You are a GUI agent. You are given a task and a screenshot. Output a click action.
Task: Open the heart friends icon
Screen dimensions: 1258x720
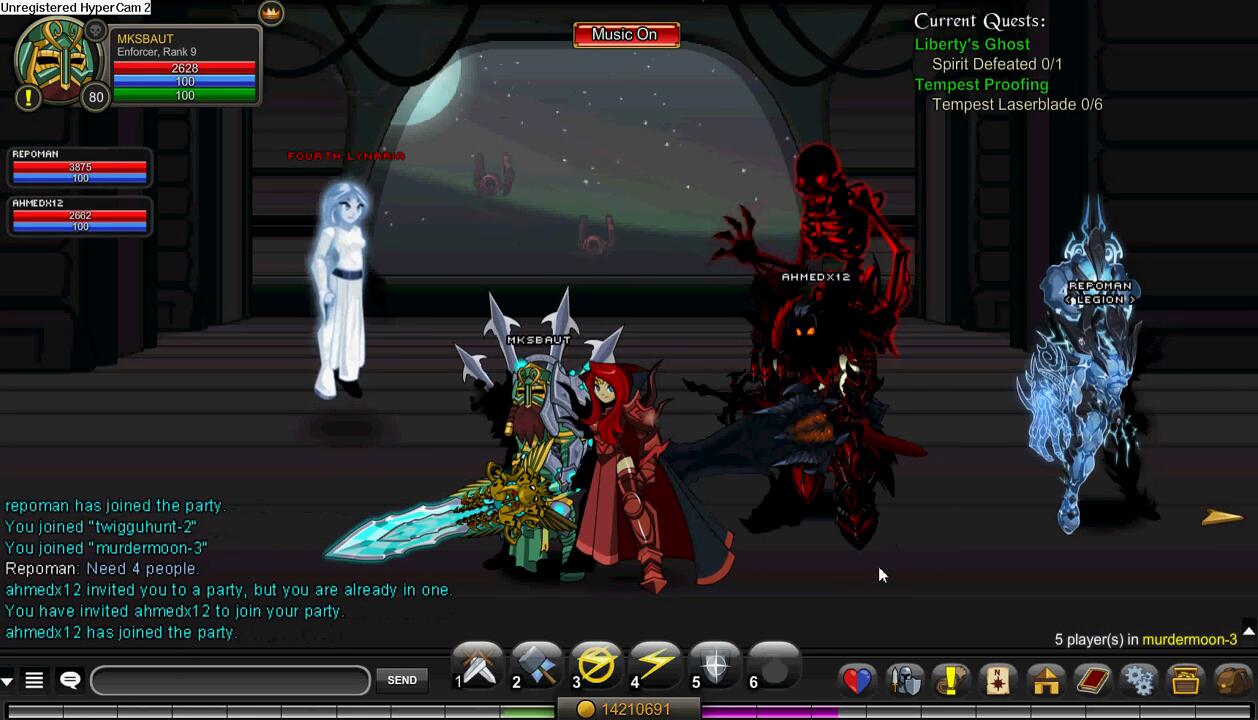[x=857, y=681]
